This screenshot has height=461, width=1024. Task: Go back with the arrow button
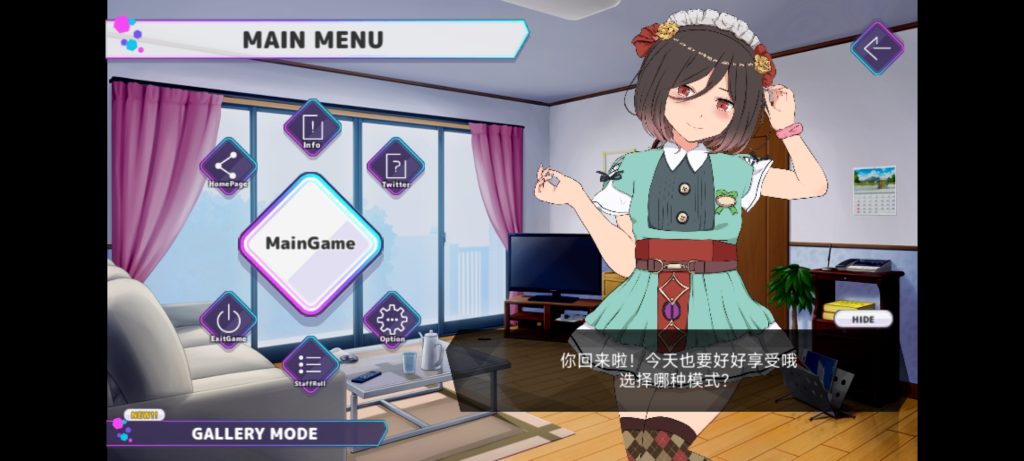click(877, 48)
